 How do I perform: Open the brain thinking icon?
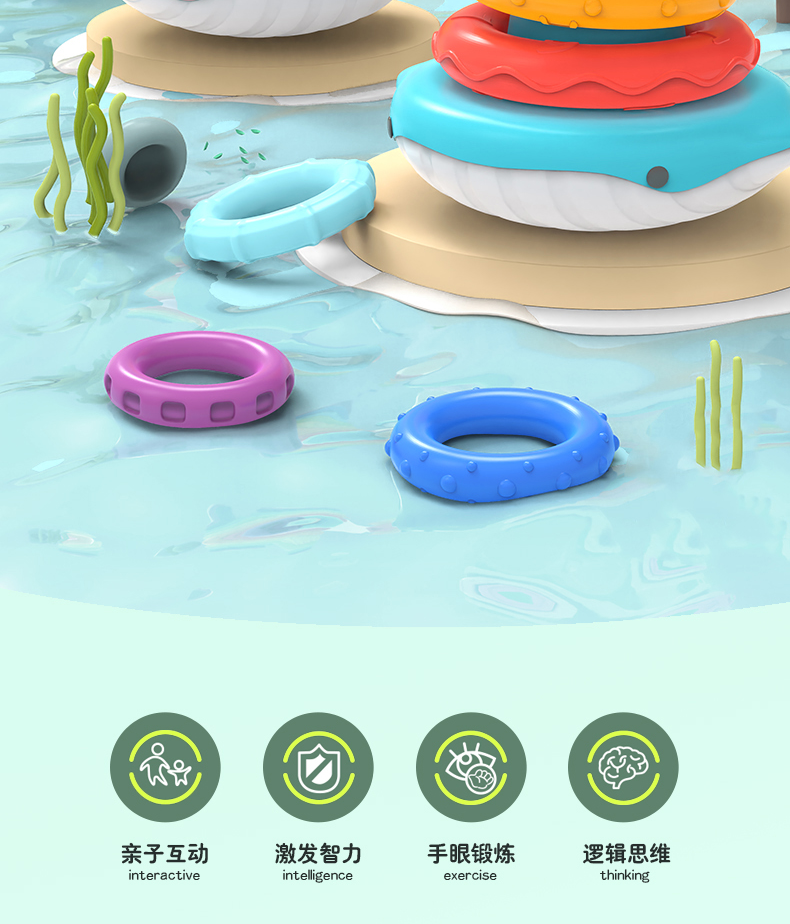coord(623,767)
